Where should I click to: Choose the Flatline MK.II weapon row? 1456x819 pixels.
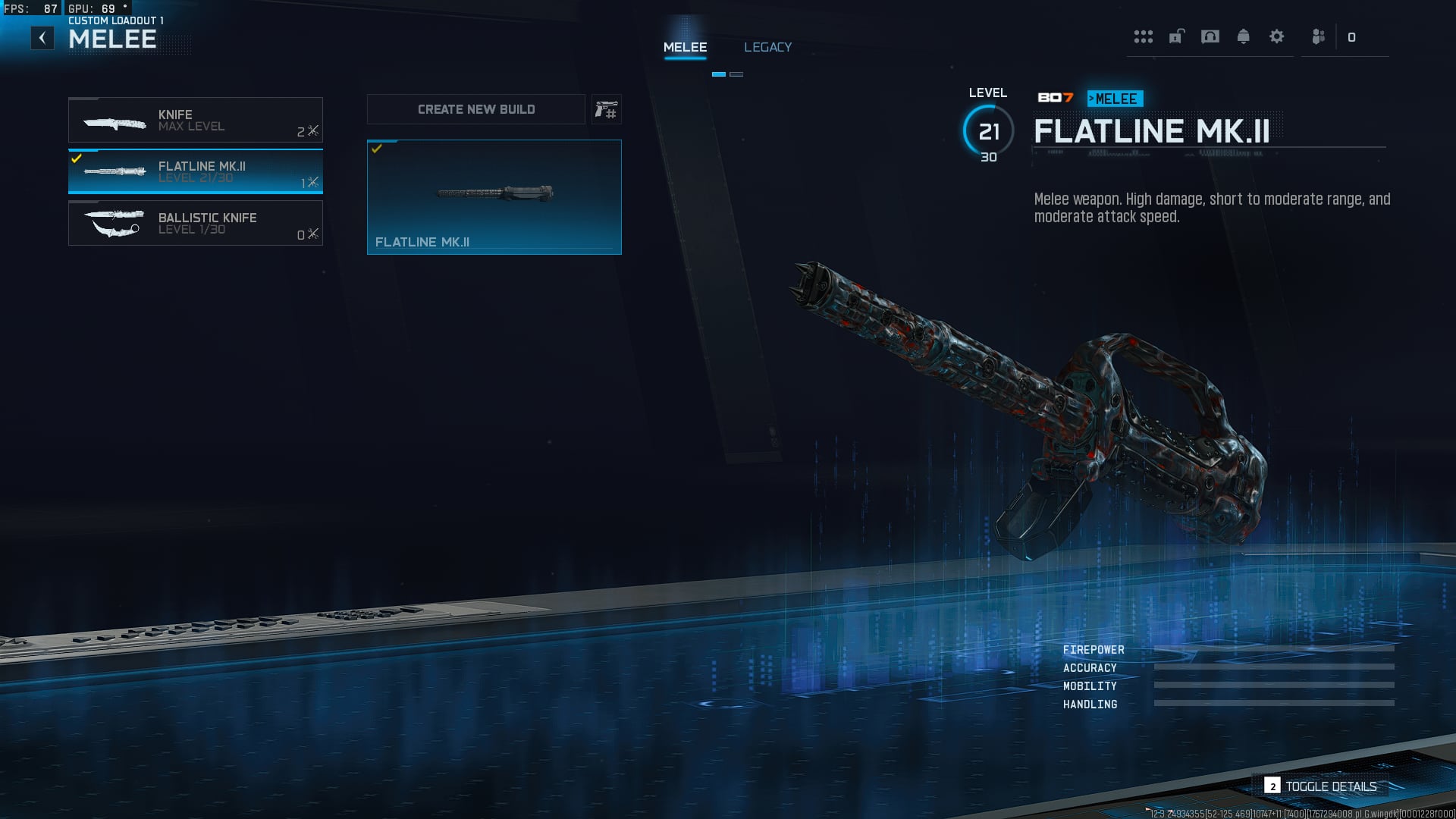(196, 171)
